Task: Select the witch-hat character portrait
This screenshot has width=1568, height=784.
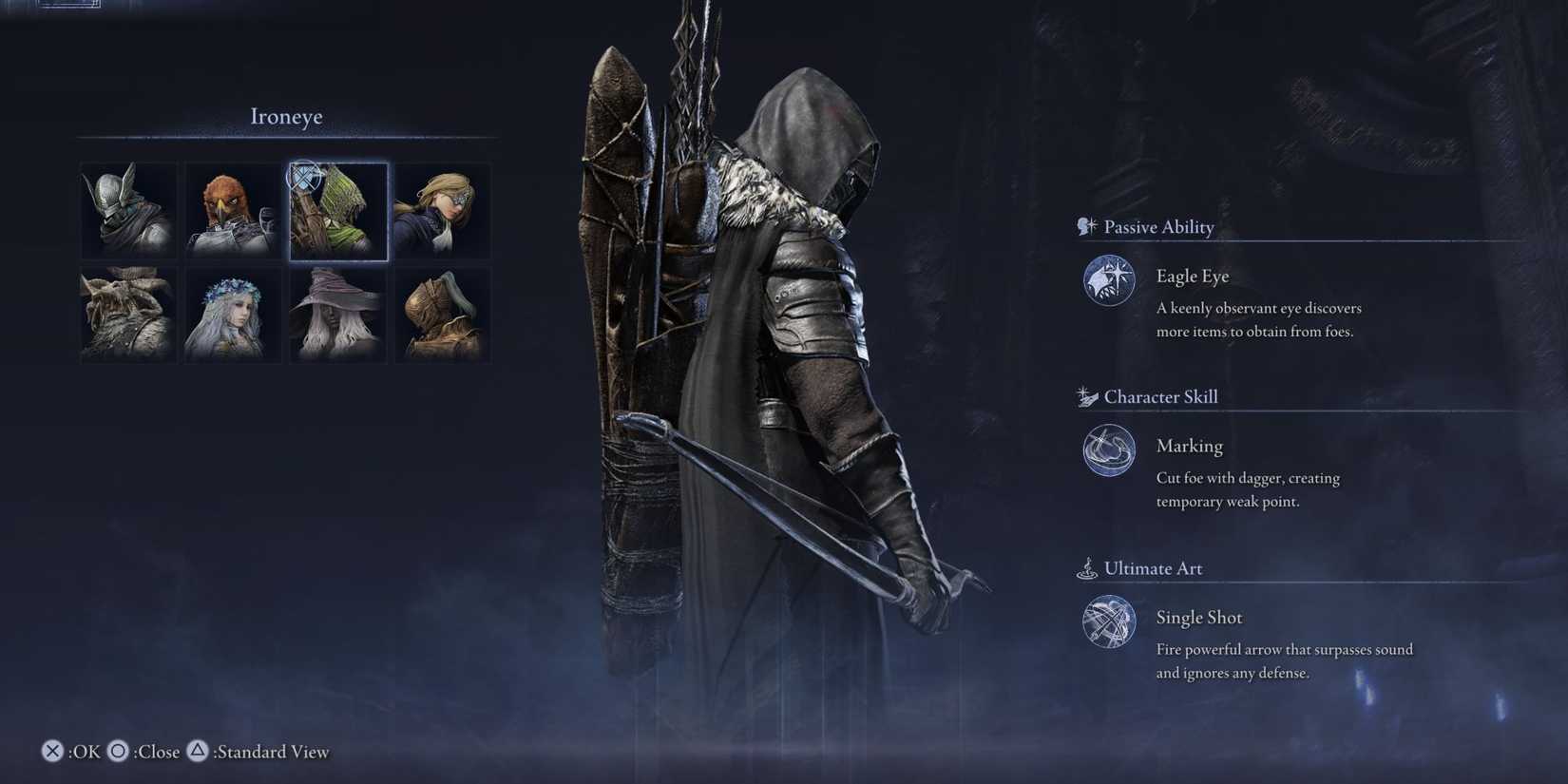Action: coord(338,314)
